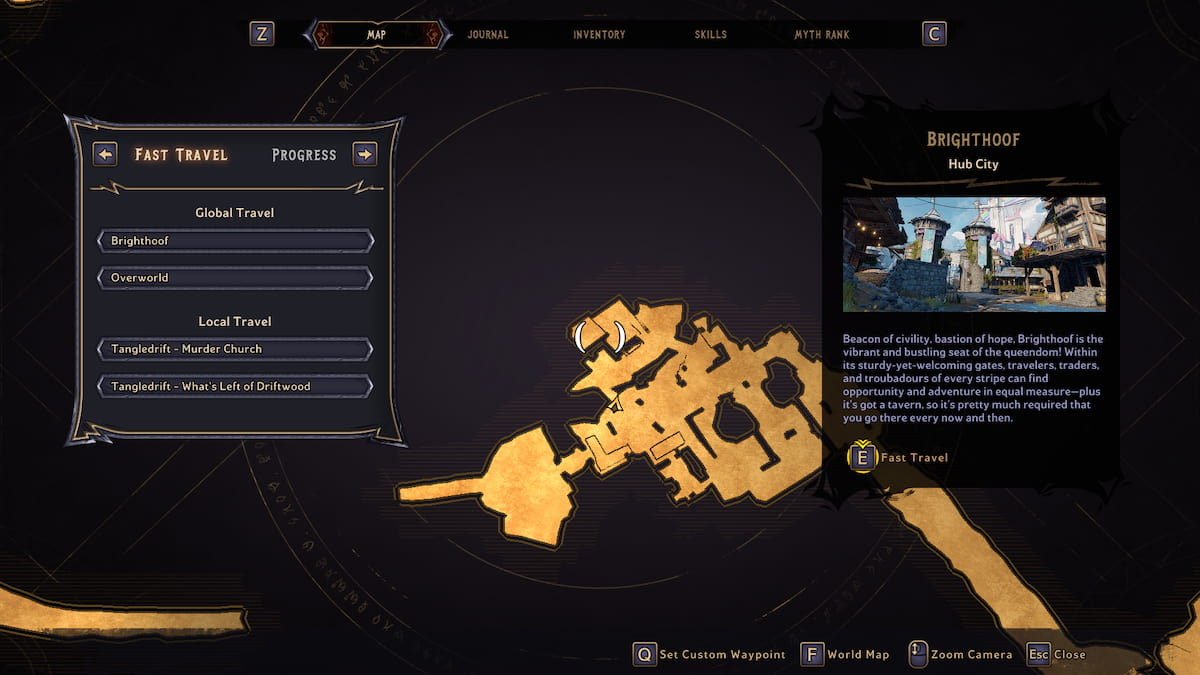Image resolution: width=1200 pixels, height=675 pixels.
Task: Select the highlighted marker on the map
Action: click(600, 335)
